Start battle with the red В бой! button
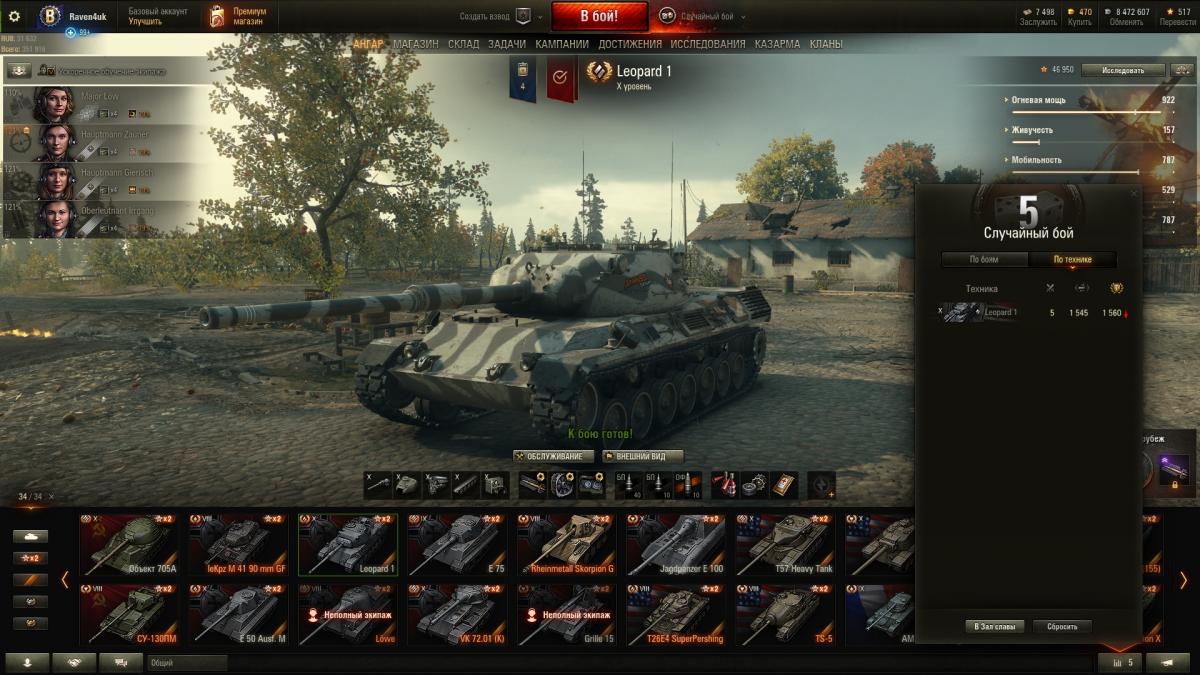Image resolution: width=1200 pixels, height=675 pixels. tap(599, 16)
